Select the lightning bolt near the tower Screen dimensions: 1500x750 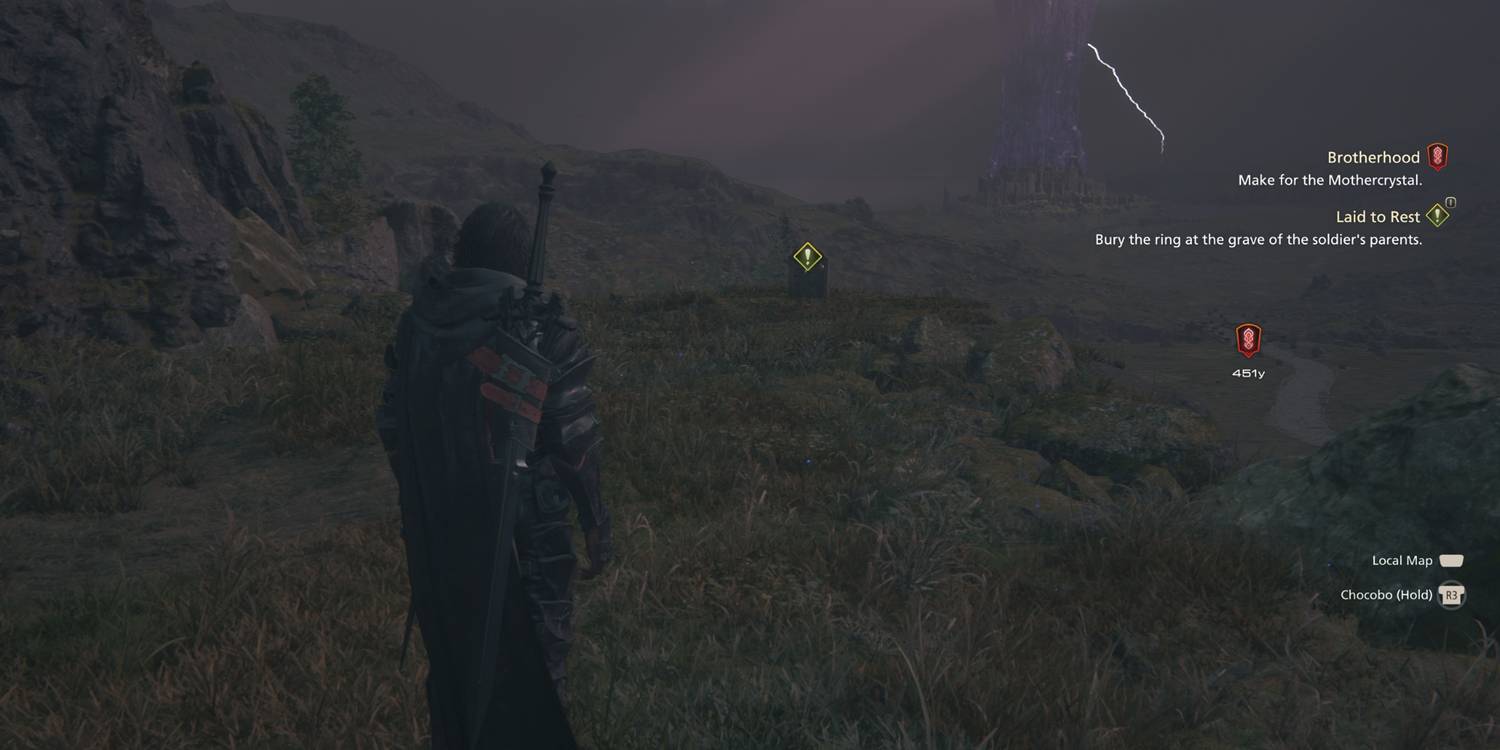point(1125,95)
